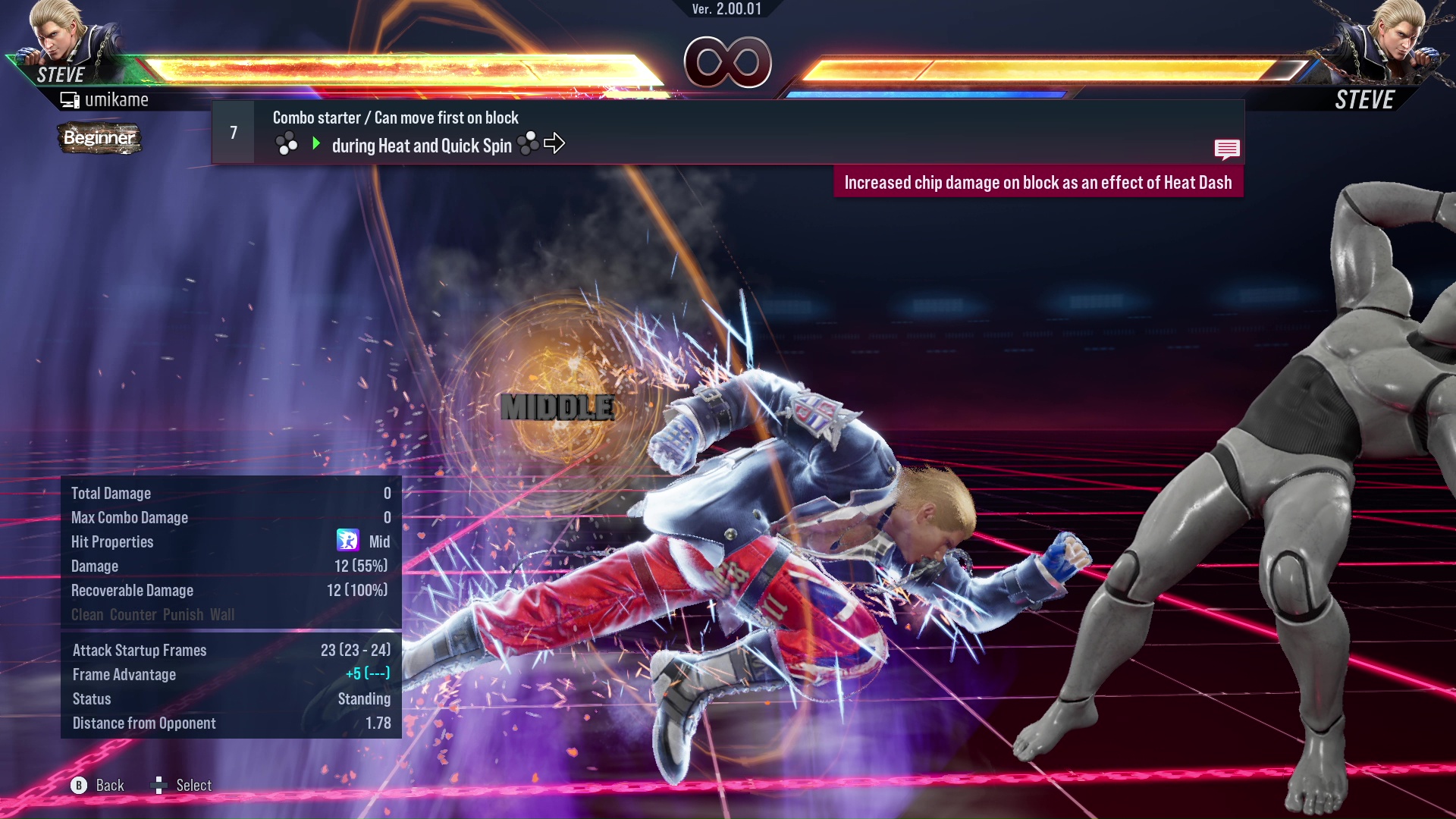
Task: Expand combo entry 7 details
Action: click(233, 132)
